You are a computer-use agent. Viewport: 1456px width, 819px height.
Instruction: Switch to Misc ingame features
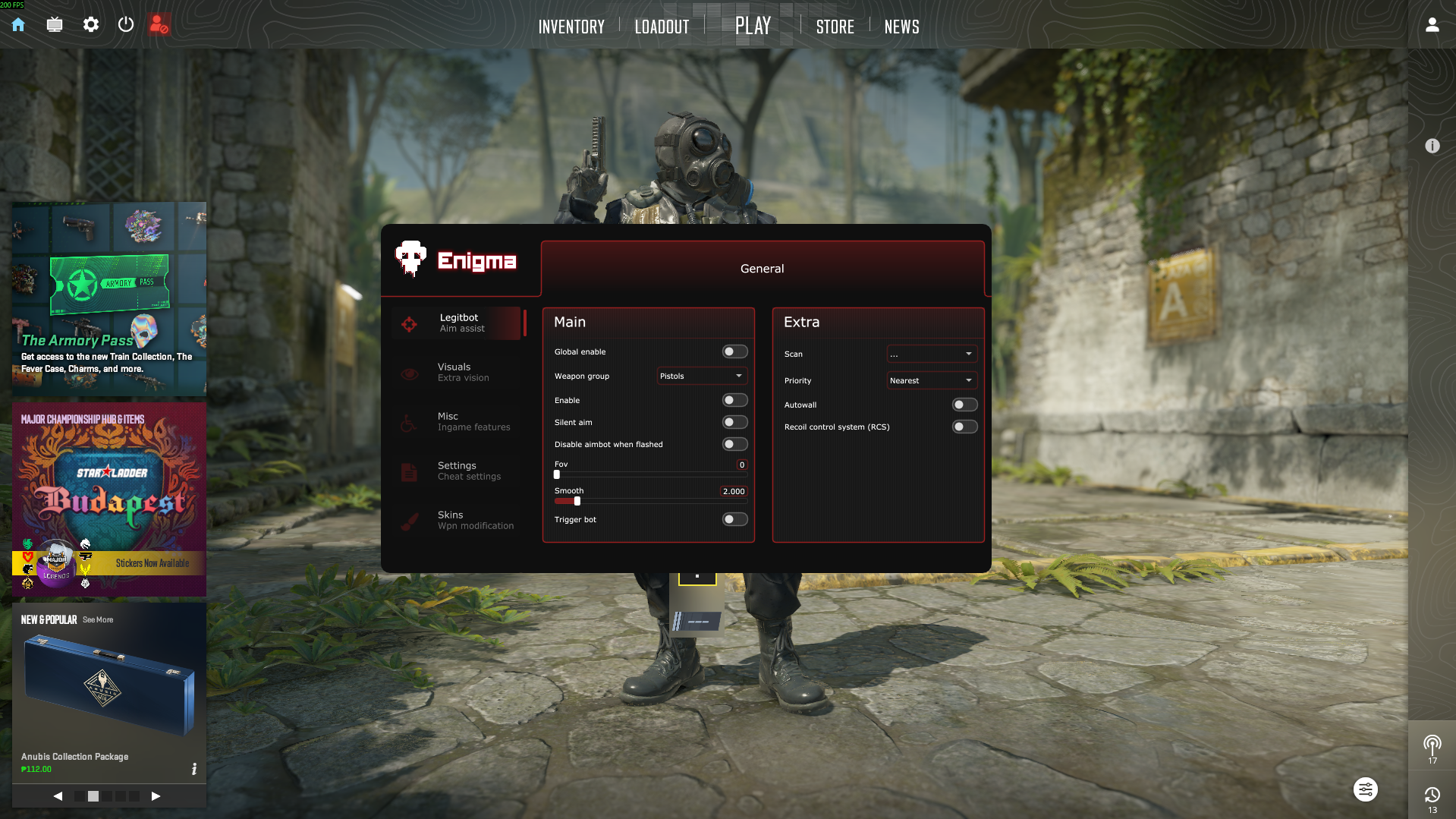click(458, 421)
